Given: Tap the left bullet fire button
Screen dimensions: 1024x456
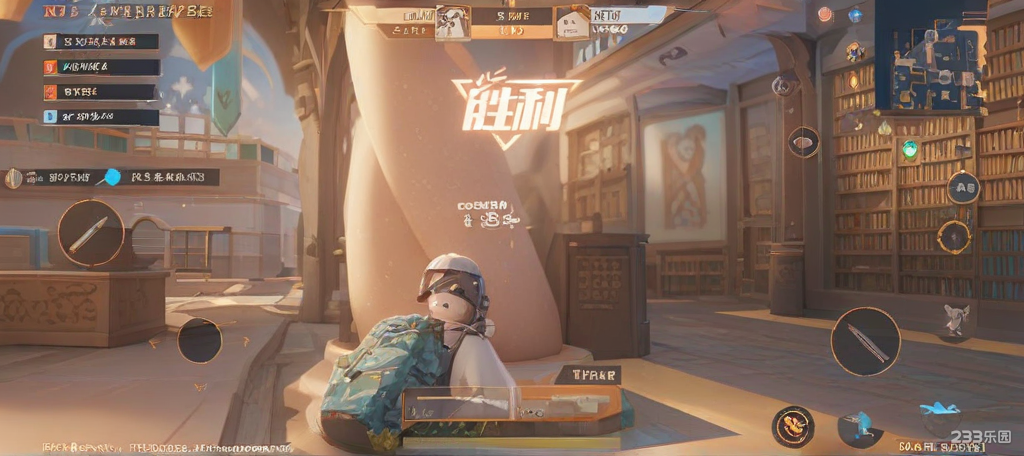Looking at the screenshot, I should pyautogui.click(x=91, y=233).
